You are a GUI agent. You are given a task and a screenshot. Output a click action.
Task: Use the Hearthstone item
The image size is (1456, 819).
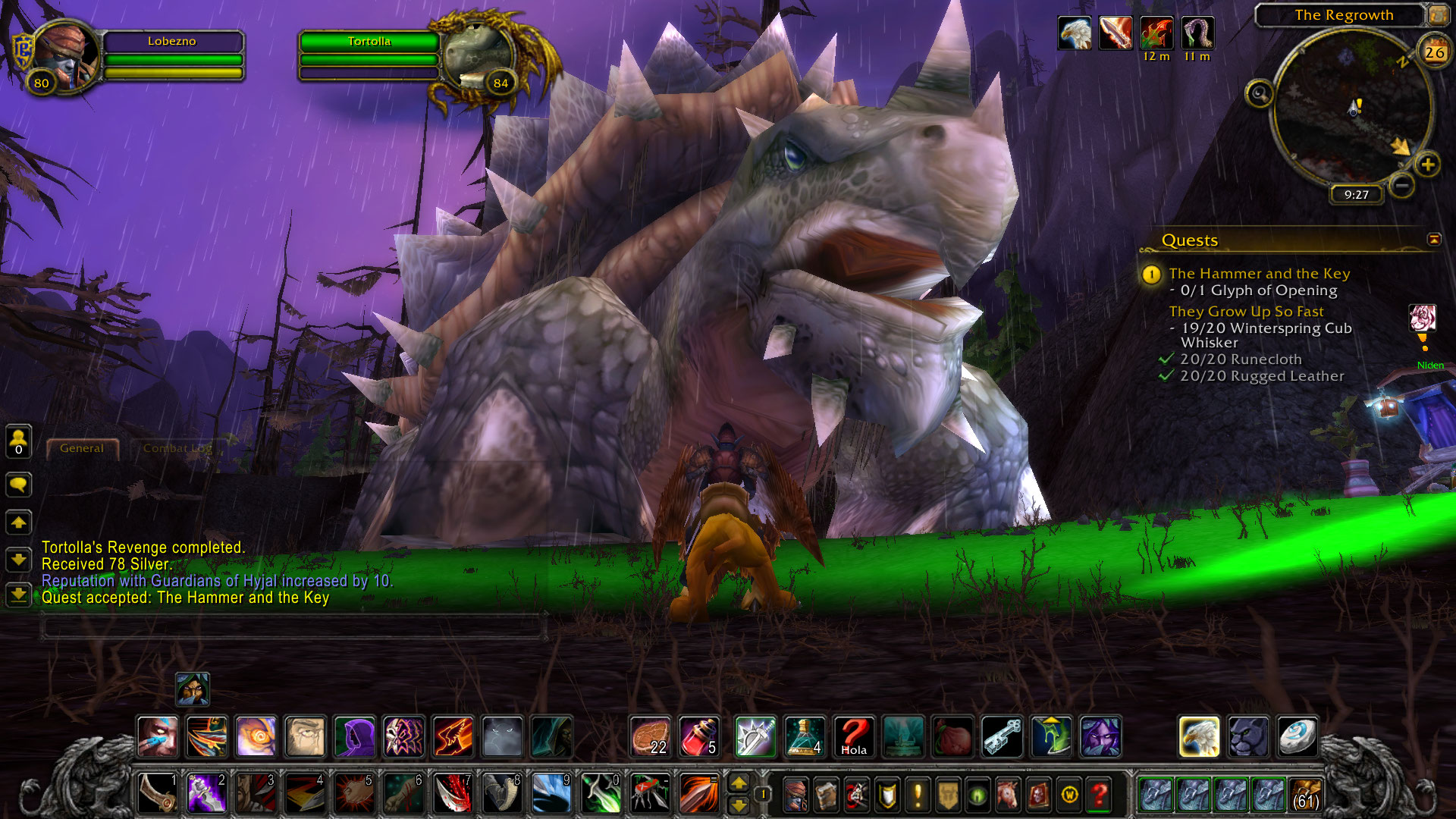(1296, 736)
